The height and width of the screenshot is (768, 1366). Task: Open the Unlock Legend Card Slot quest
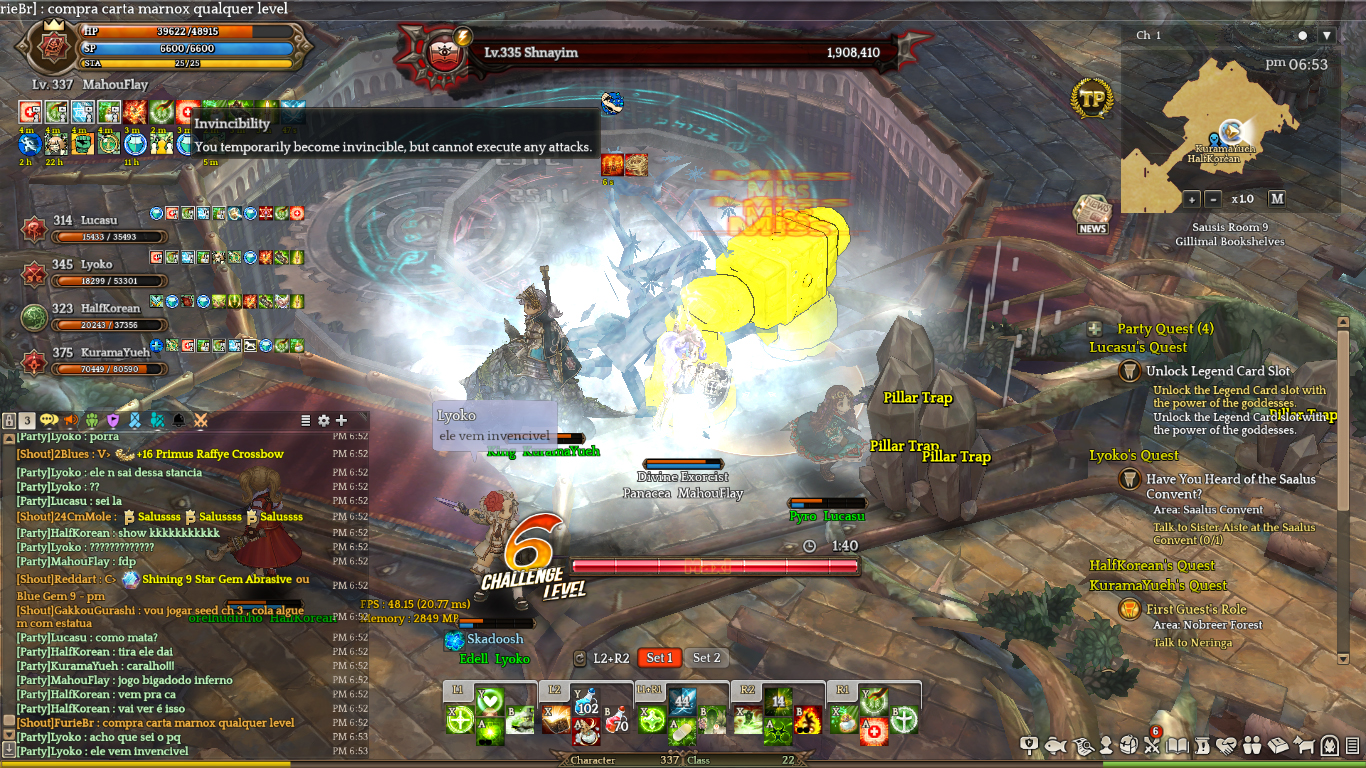point(1217,371)
